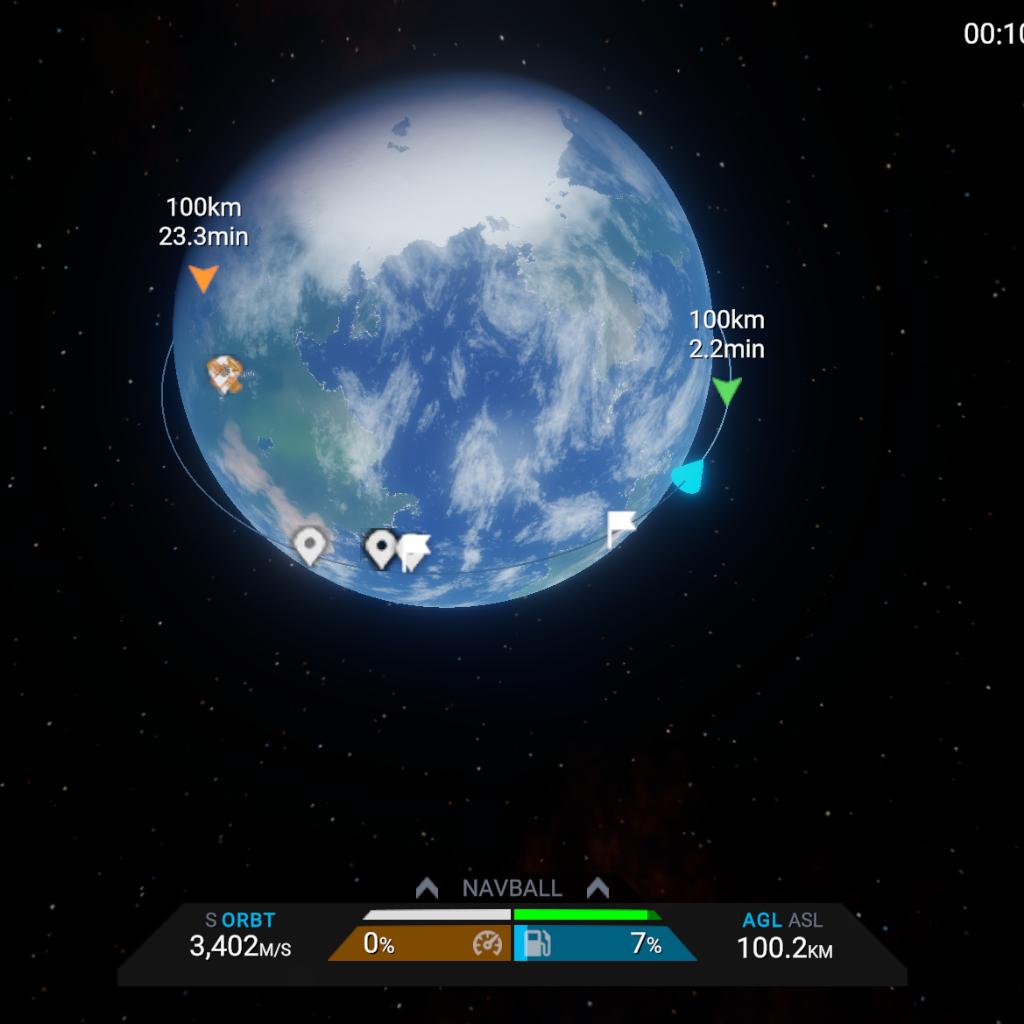Expand the NAVBALL panel
The width and height of the screenshot is (1024, 1024).
[x=512, y=888]
